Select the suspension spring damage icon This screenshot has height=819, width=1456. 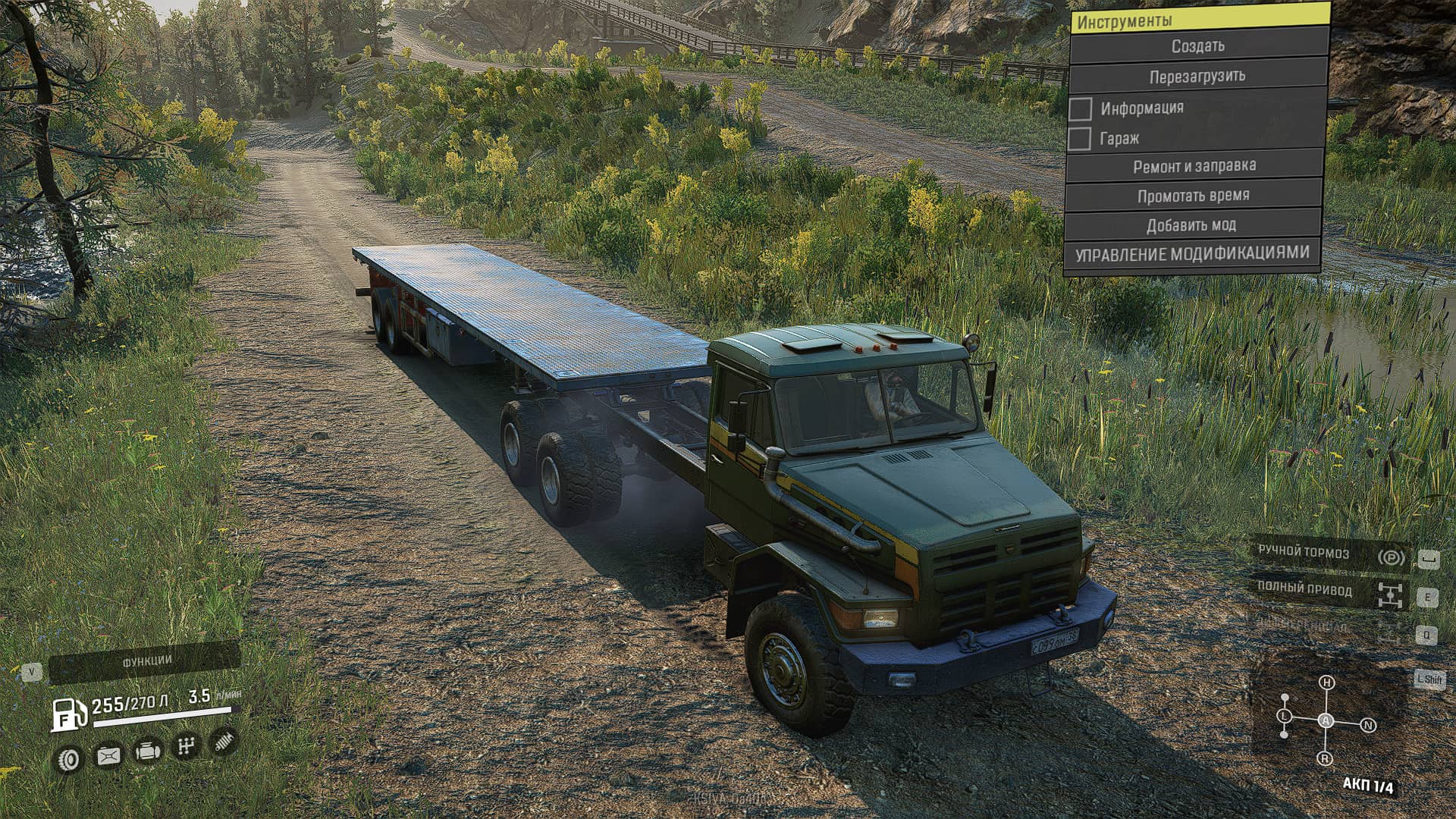coord(224,742)
